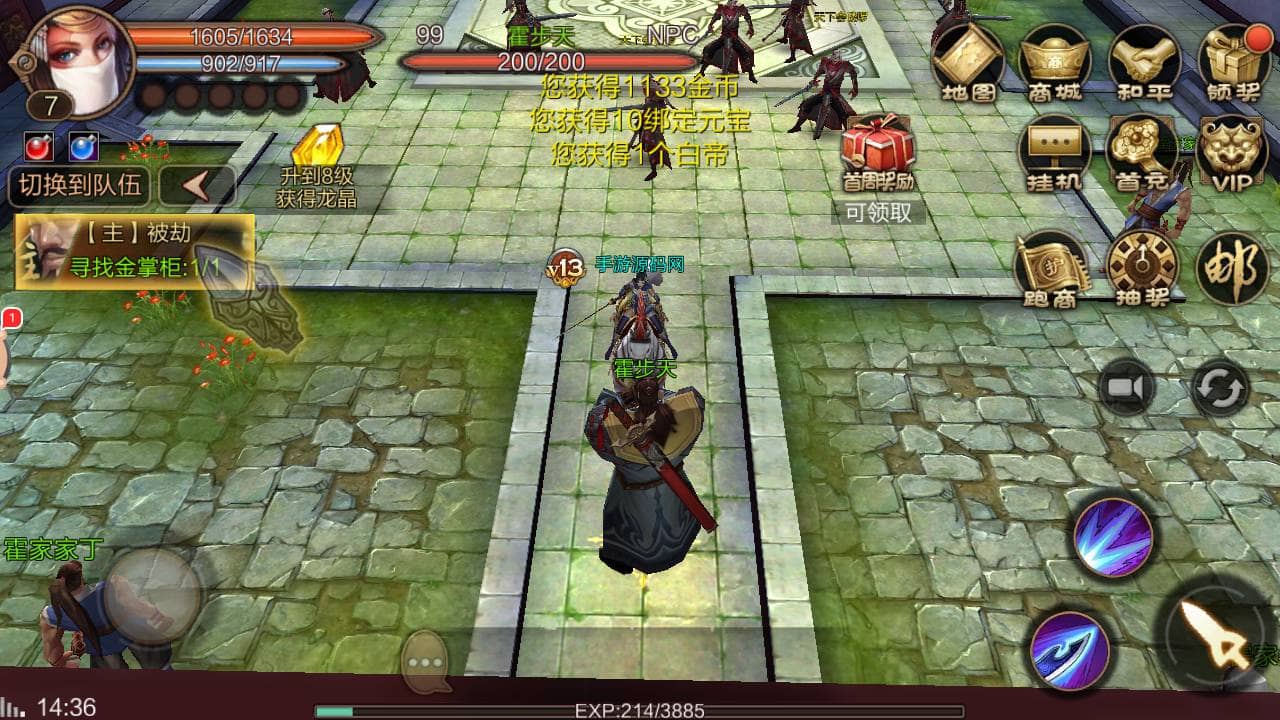Open the 商城 shop
1280x720 pixels.
coord(1055,60)
